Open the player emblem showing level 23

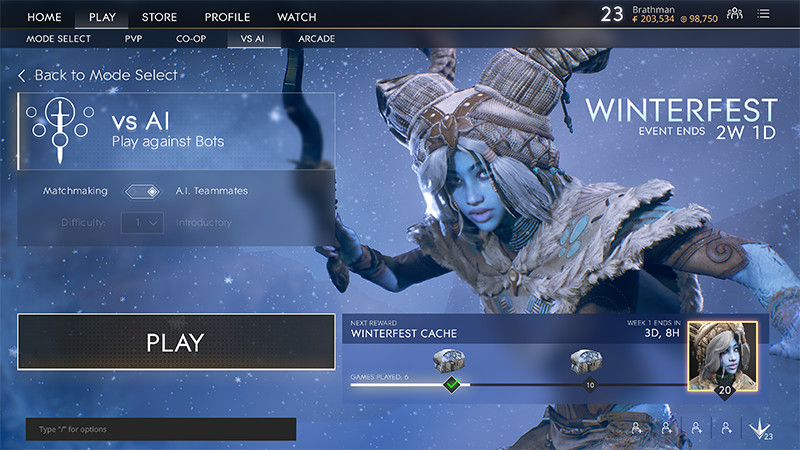point(760,429)
